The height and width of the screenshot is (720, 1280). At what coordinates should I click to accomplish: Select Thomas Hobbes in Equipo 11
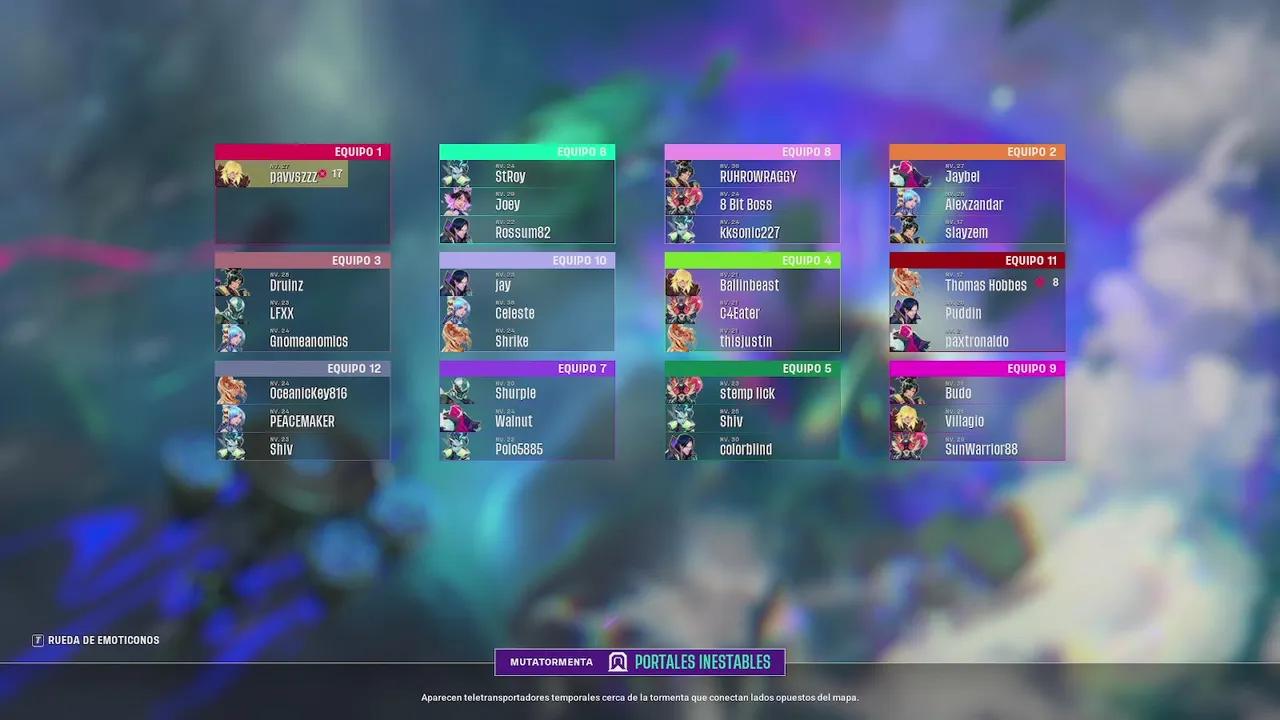point(977,285)
